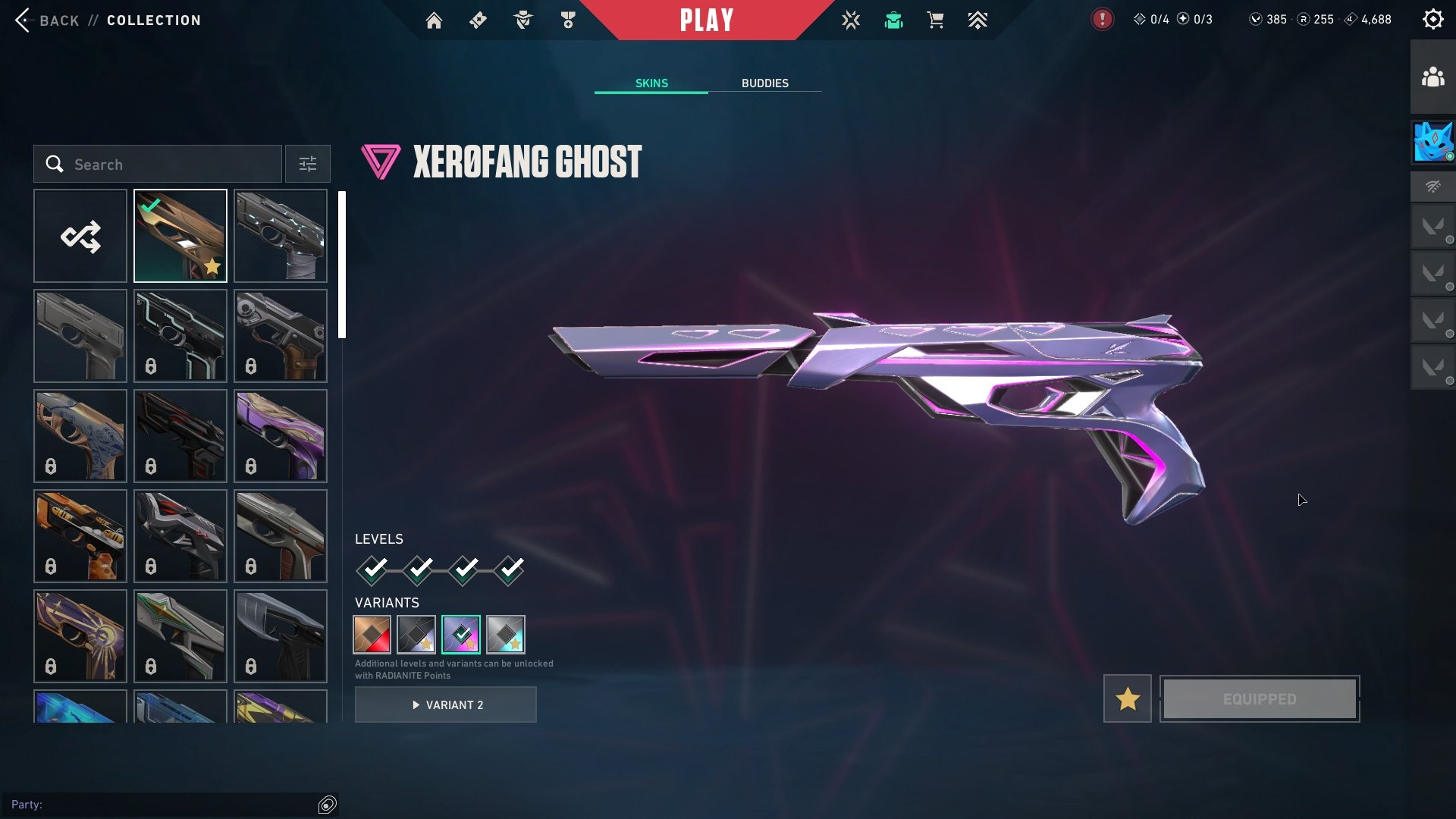Select the equipped gold Xerofang Ghost thumbnail

click(180, 237)
